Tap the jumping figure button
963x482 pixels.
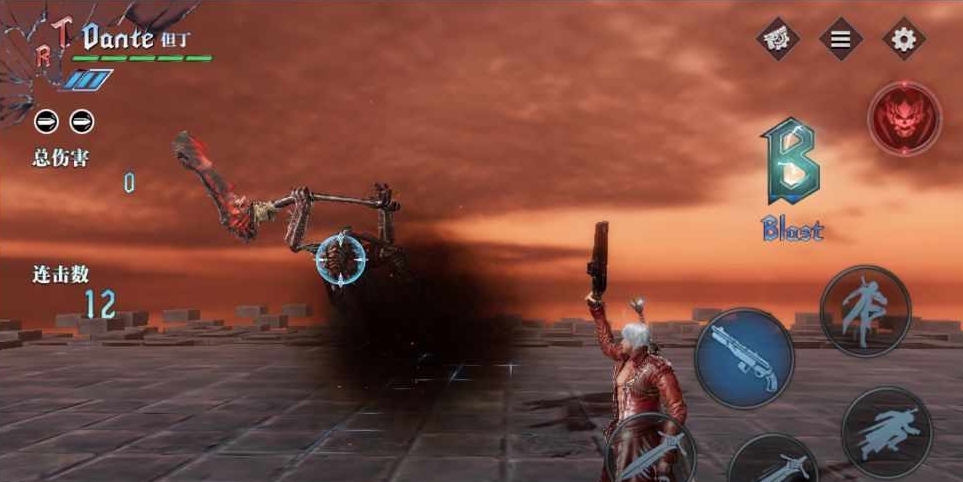click(865, 310)
